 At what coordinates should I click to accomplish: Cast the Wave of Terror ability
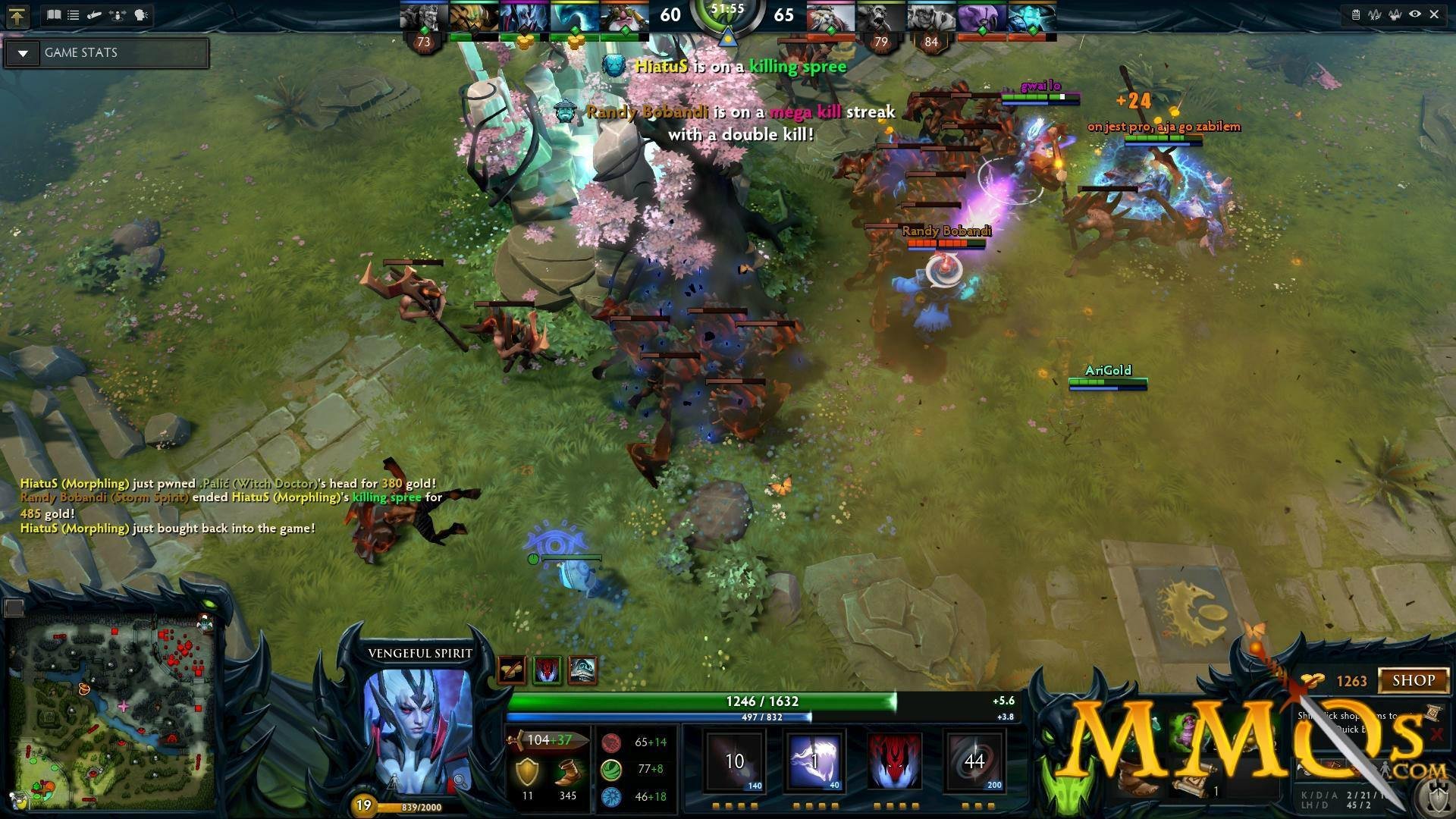point(815,761)
